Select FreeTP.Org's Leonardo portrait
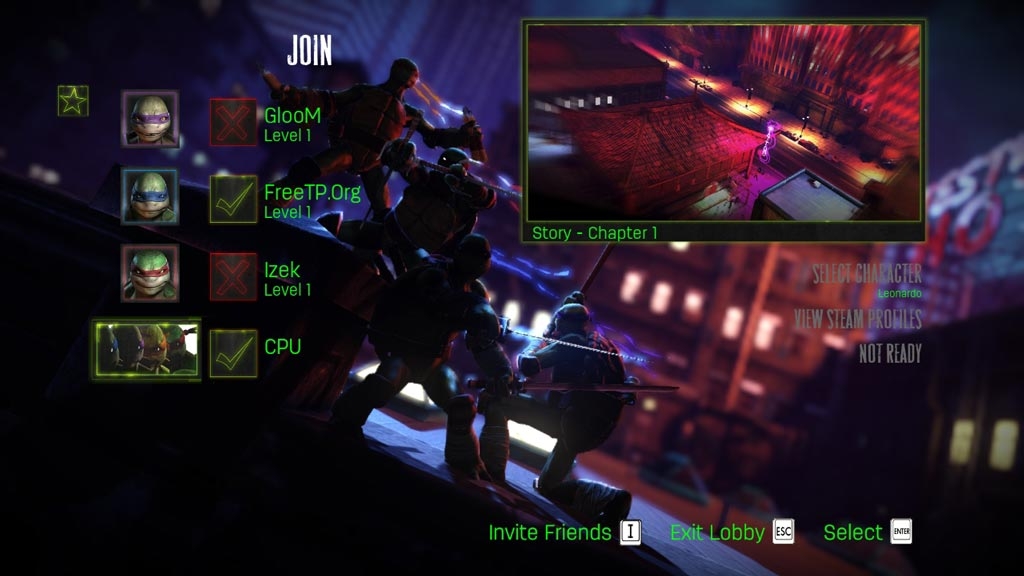 tap(150, 196)
